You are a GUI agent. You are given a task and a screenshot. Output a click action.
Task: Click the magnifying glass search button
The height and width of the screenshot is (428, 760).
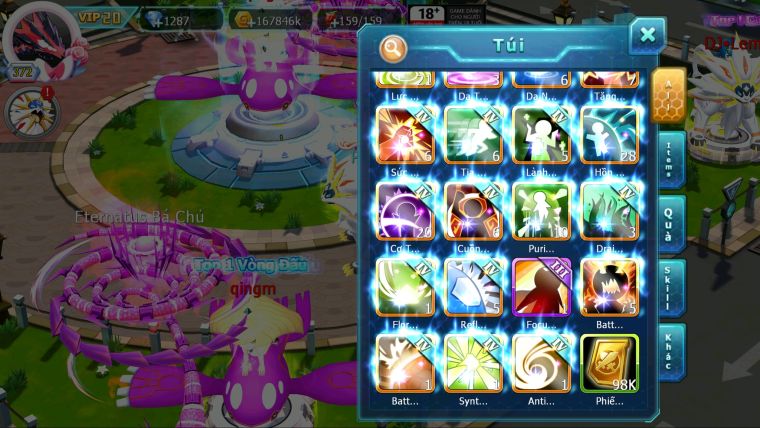click(393, 47)
